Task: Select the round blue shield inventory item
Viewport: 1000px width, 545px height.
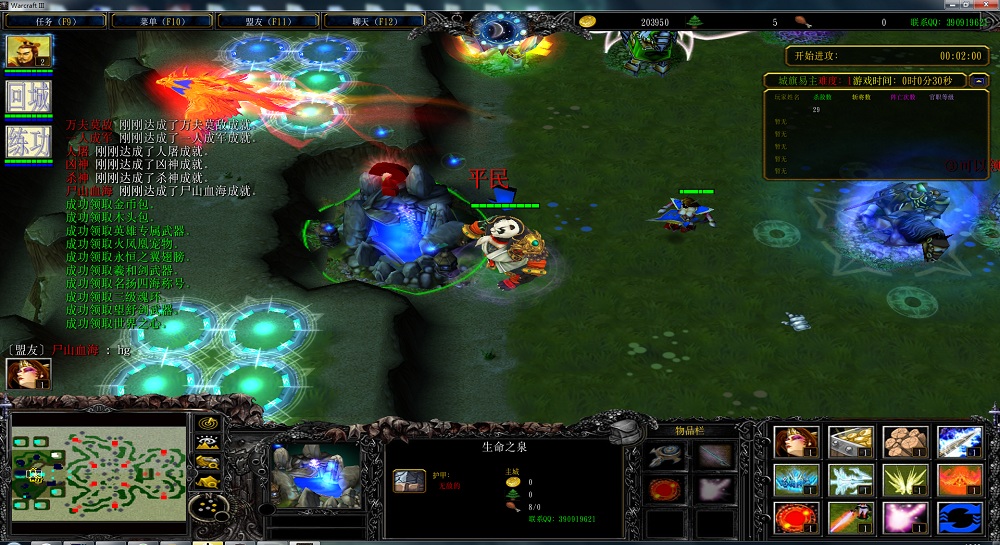Action: [x=662, y=456]
